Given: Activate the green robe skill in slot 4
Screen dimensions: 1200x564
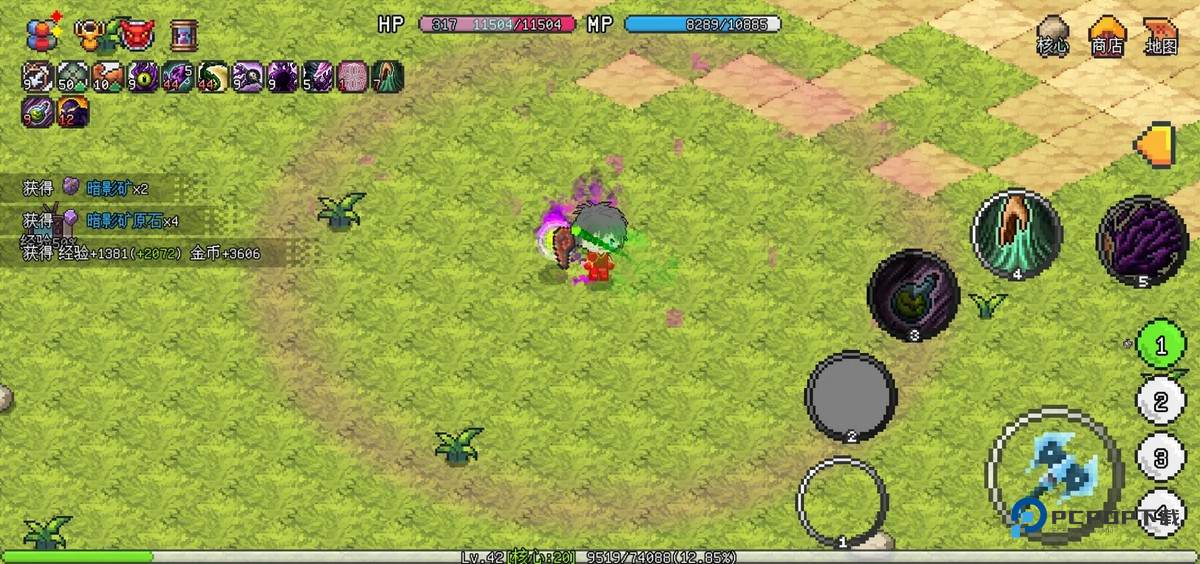Looking at the screenshot, I should click(1016, 235).
